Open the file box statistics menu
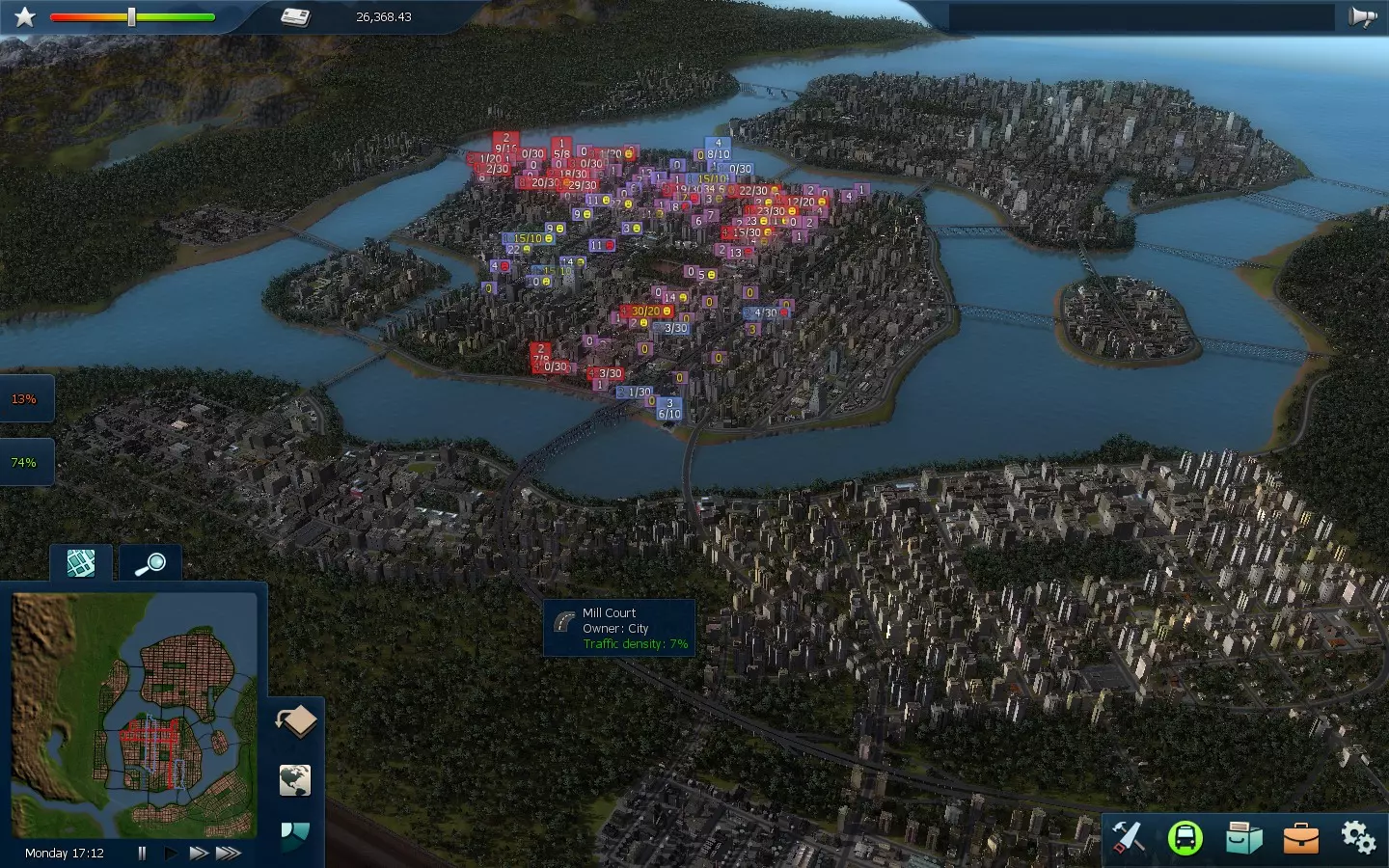The image size is (1389, 868). point(1243,837)
